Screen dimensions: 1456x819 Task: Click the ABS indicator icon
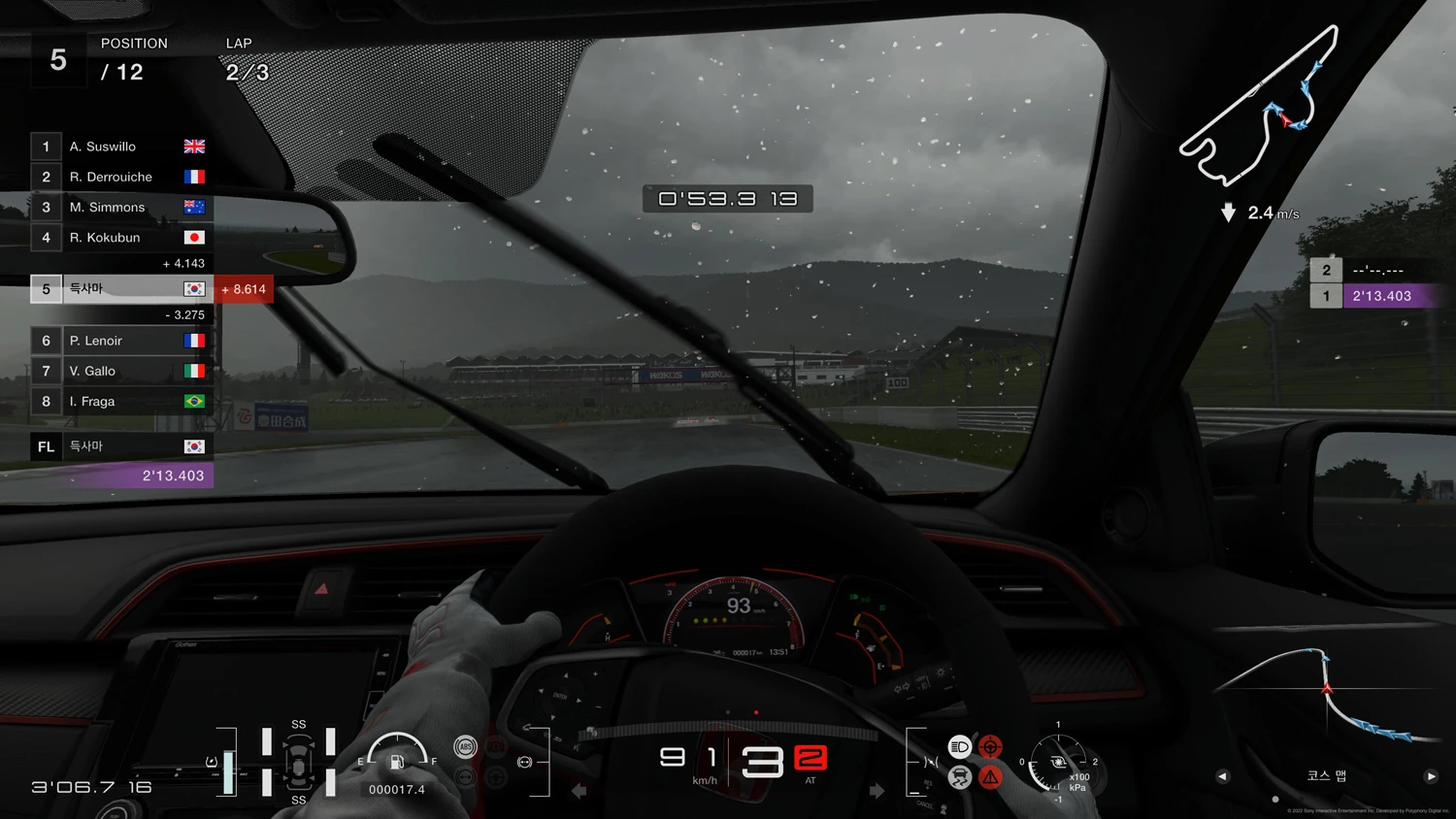click(465, 746)
